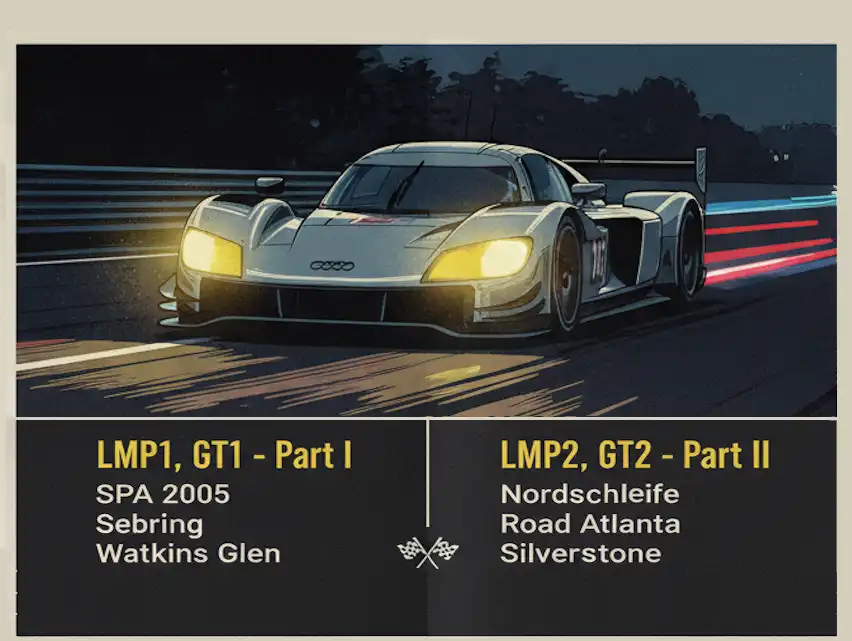Pick the Road Atlanta track

[x=590, y=524]
